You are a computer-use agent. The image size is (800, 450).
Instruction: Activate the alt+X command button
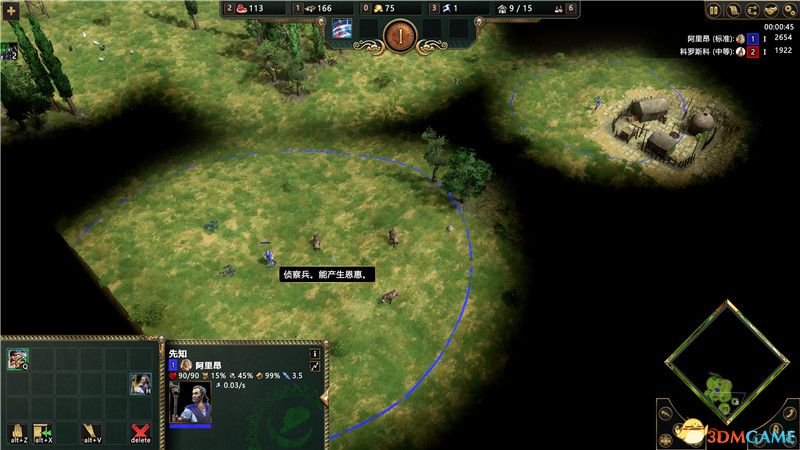[x=43, y=431]
